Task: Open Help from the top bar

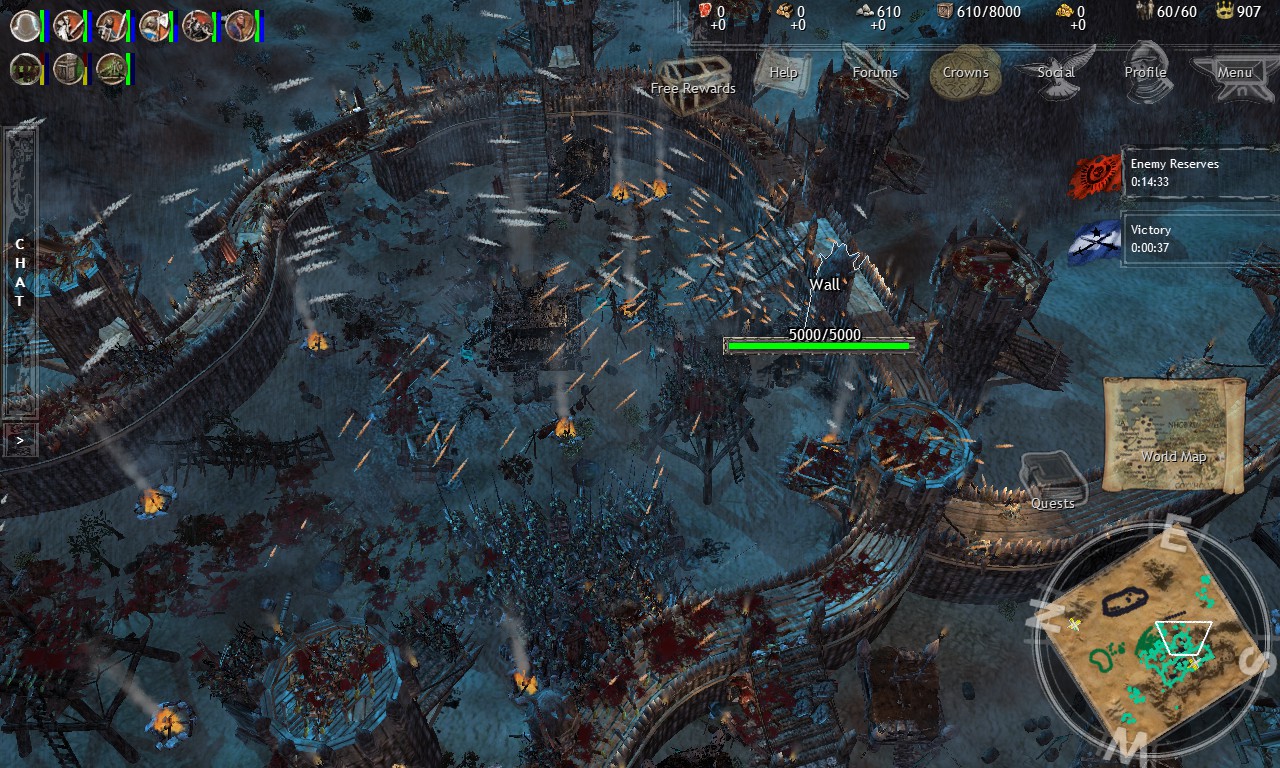Action: 783,75
